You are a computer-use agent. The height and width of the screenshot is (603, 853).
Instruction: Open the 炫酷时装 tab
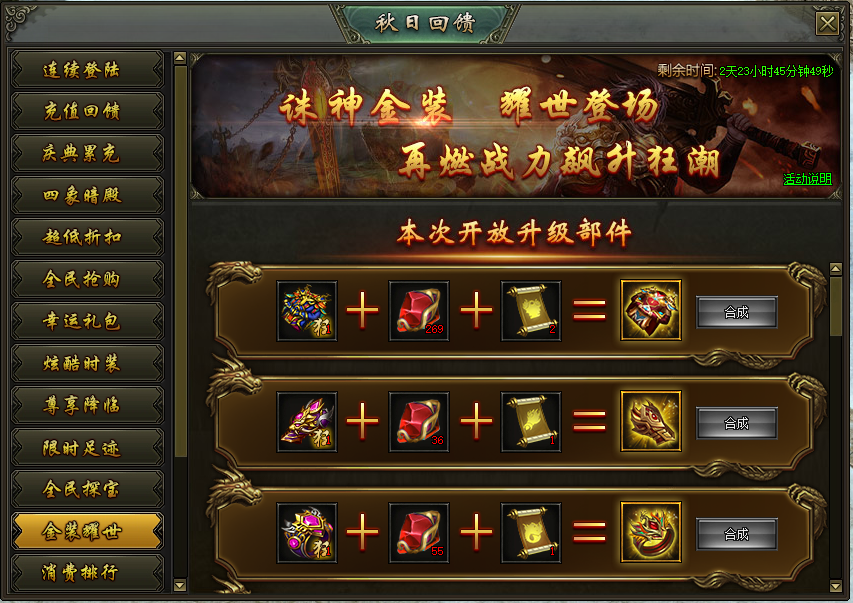point(87,364)
